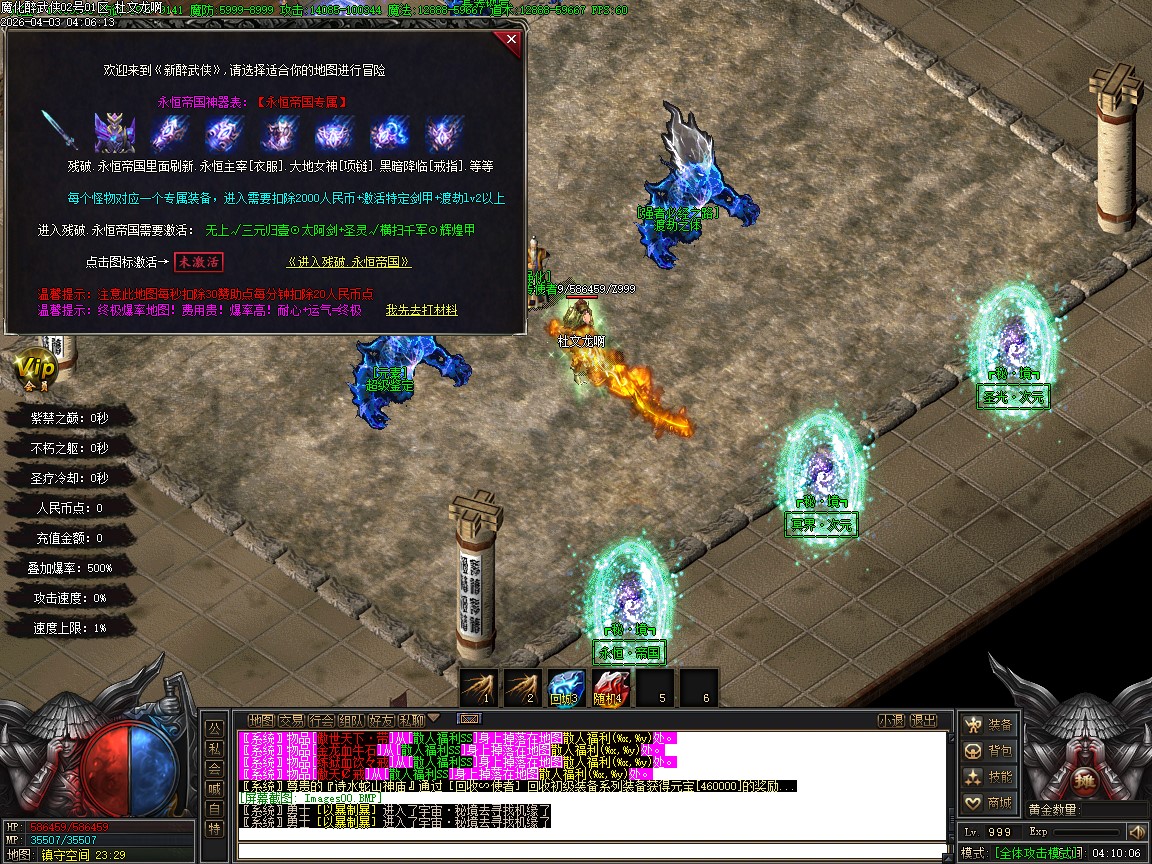Choose the 我先去打材料 link
This screenshot has width=1152, height=864.
click(421, 311)
